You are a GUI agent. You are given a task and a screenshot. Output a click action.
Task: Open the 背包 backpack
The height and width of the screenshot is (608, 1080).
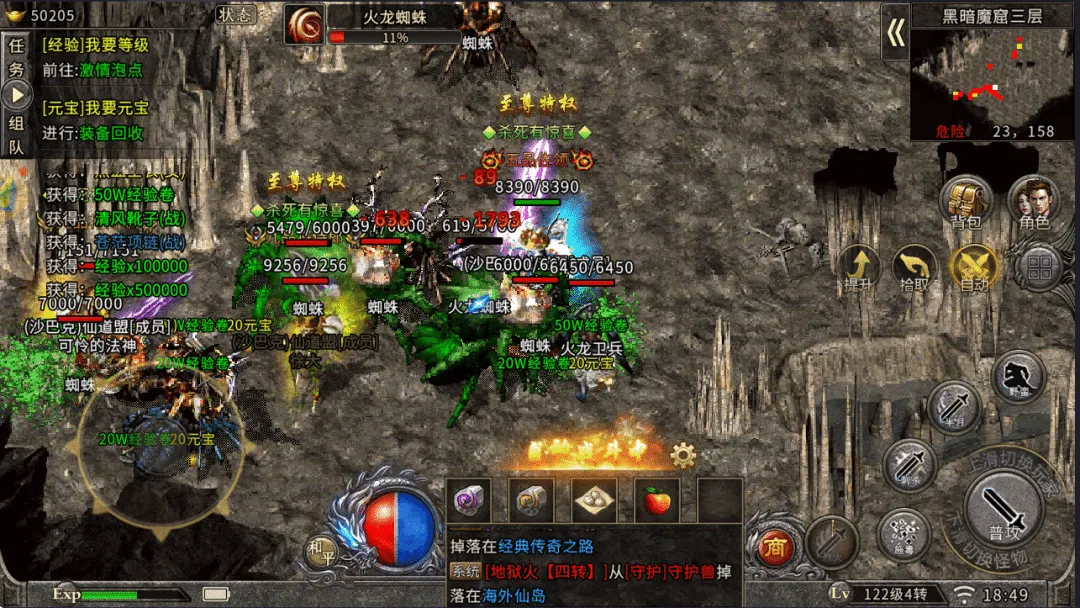coord(966,200)
